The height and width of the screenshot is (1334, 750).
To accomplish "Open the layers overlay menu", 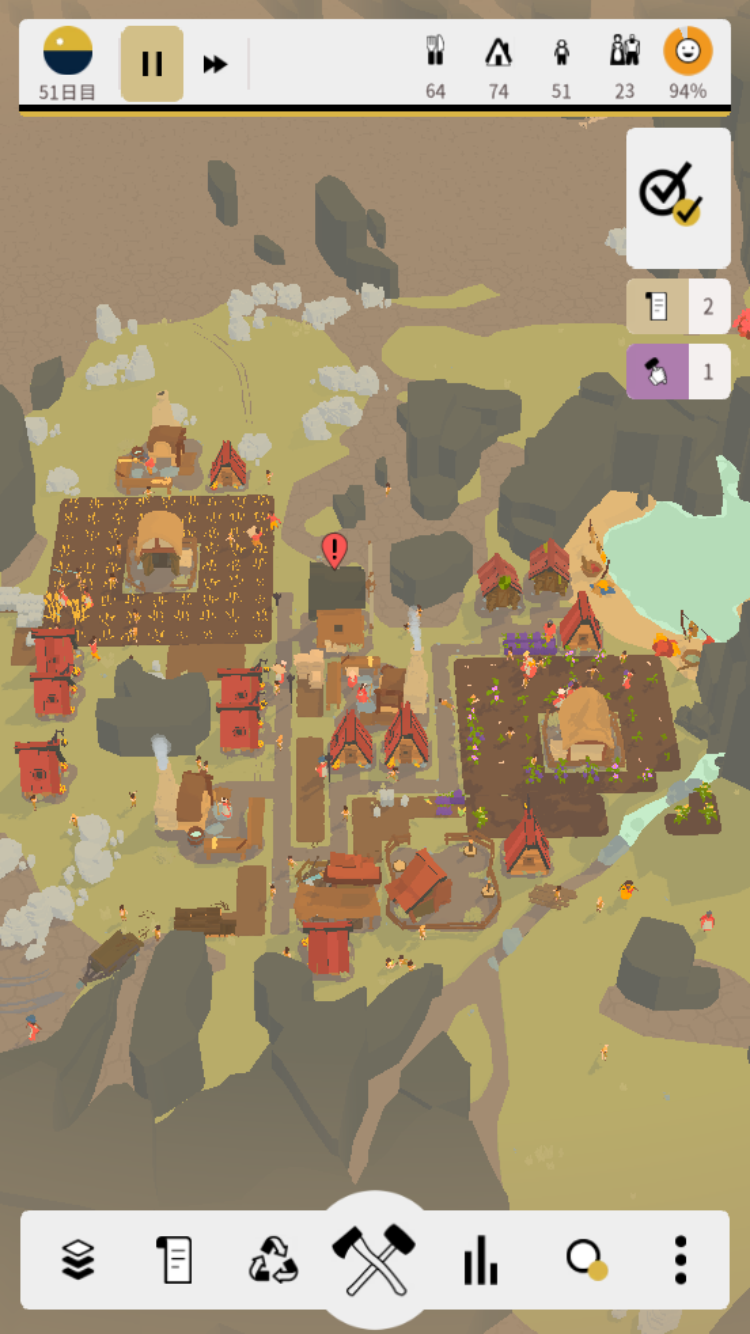I will [78, 1259].
